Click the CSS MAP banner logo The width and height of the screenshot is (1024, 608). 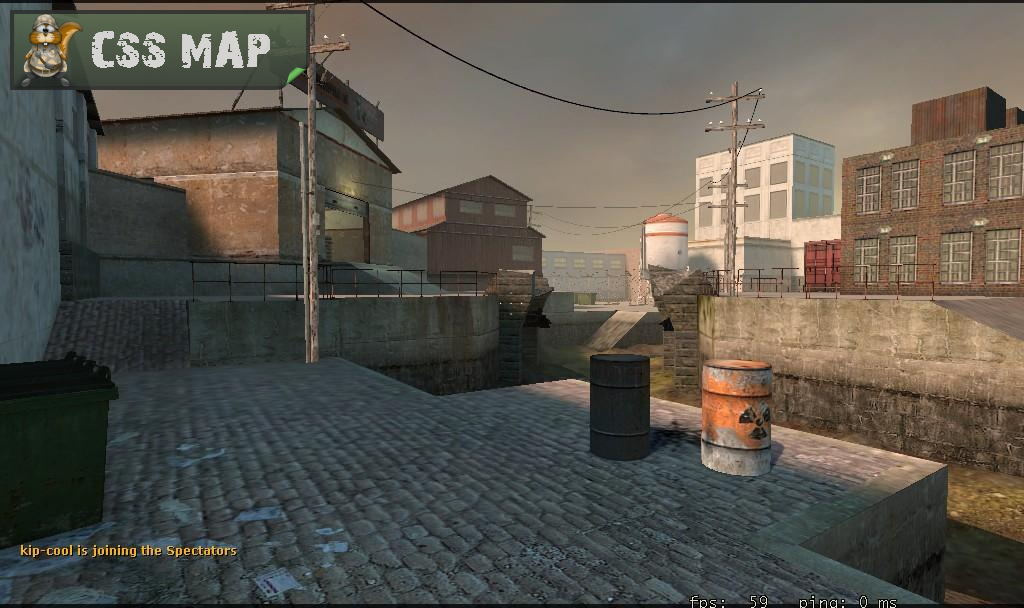pos(159,50)
